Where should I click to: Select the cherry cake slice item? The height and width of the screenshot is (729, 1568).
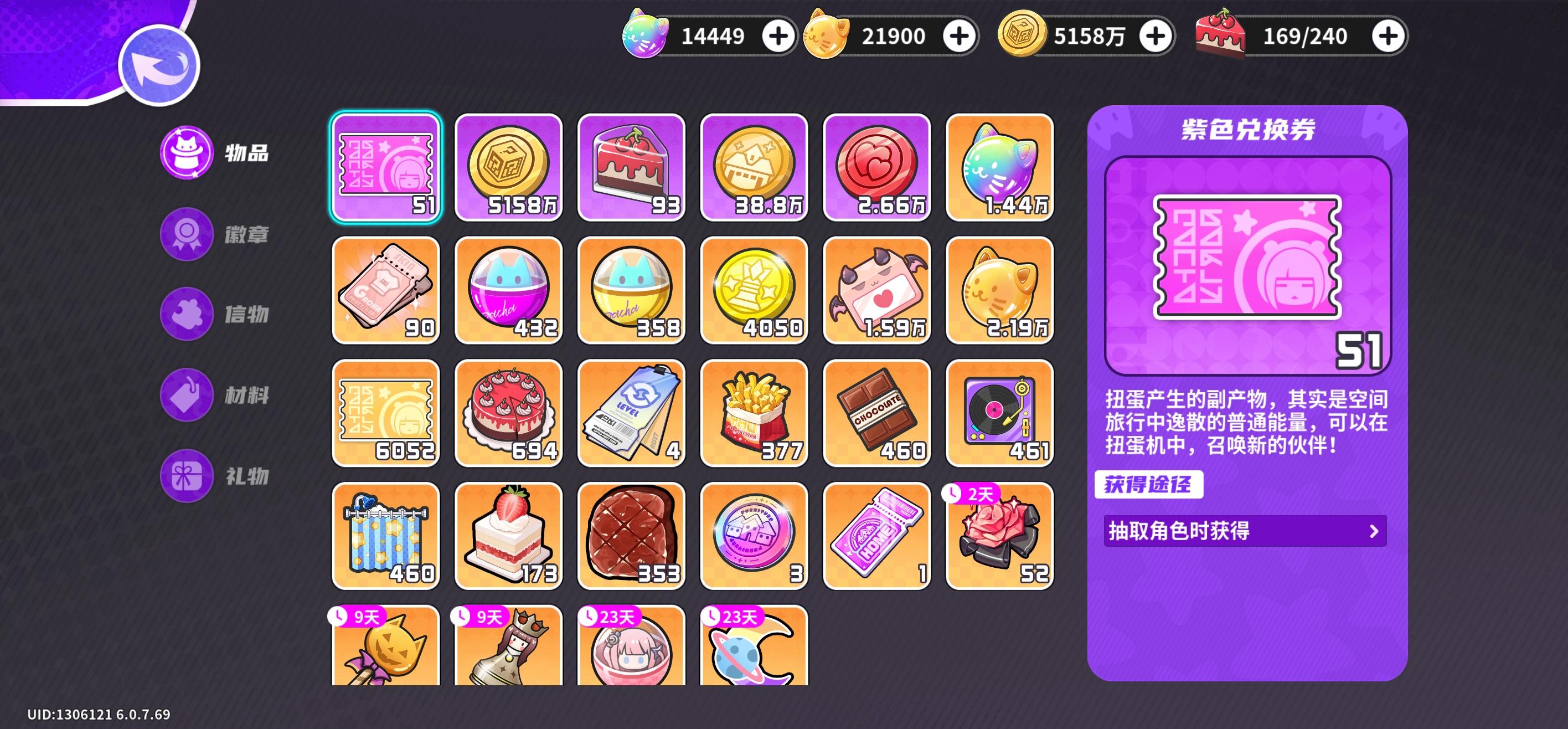pos(632,170)
